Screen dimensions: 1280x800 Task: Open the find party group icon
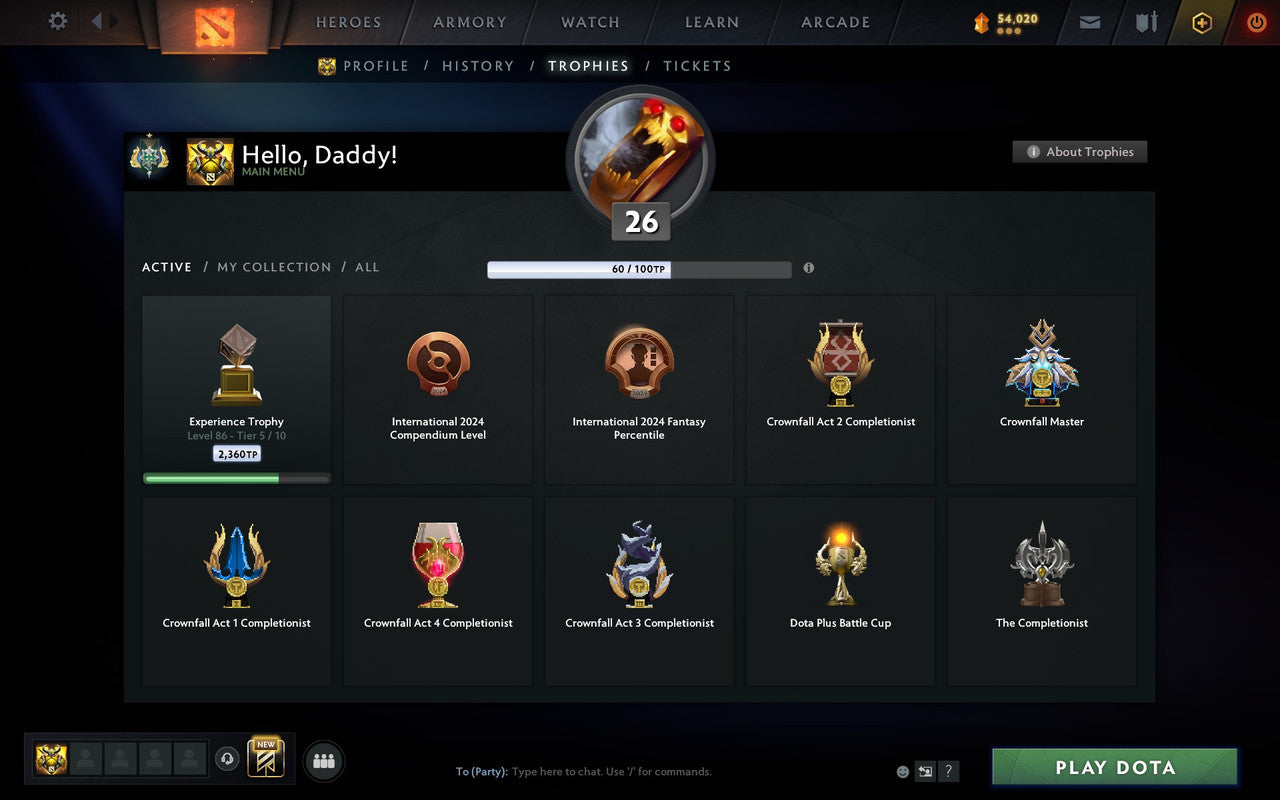323,758
